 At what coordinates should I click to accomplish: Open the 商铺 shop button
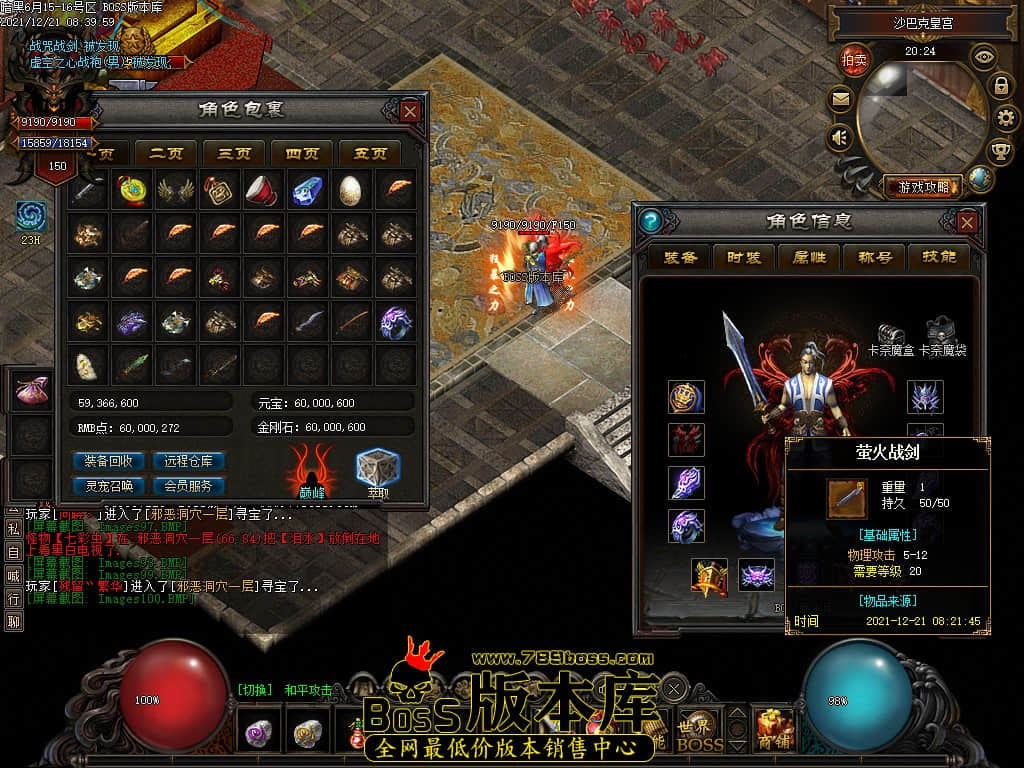click(x=775, y=730)
